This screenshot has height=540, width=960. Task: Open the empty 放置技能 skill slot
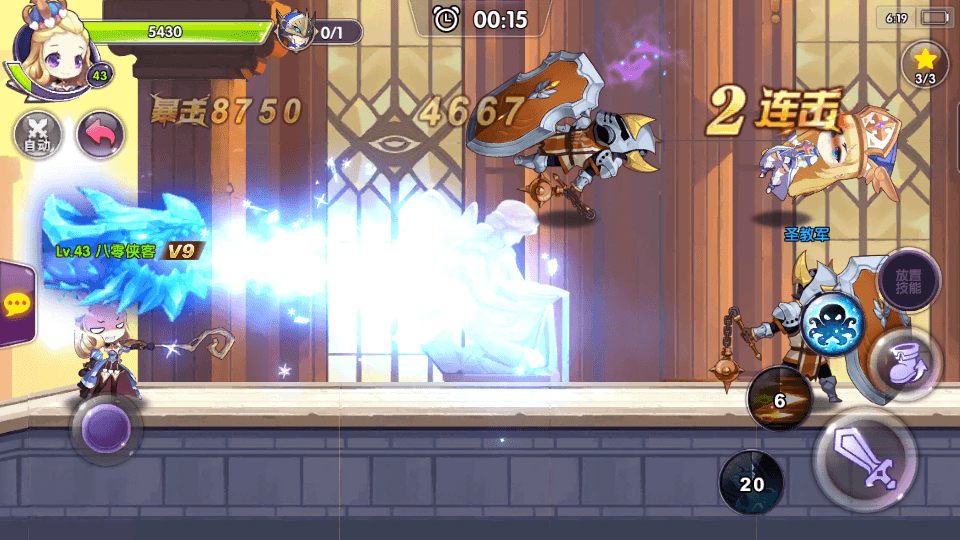coord(908,280)
